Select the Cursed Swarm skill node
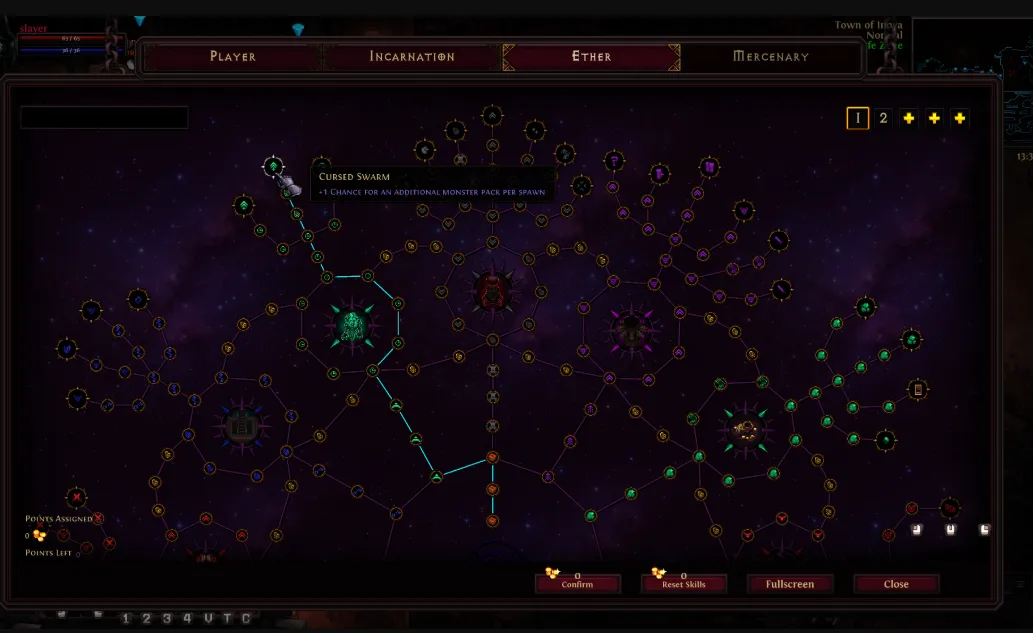This screenshot has height=633, width=1033. tap(273, 166)
